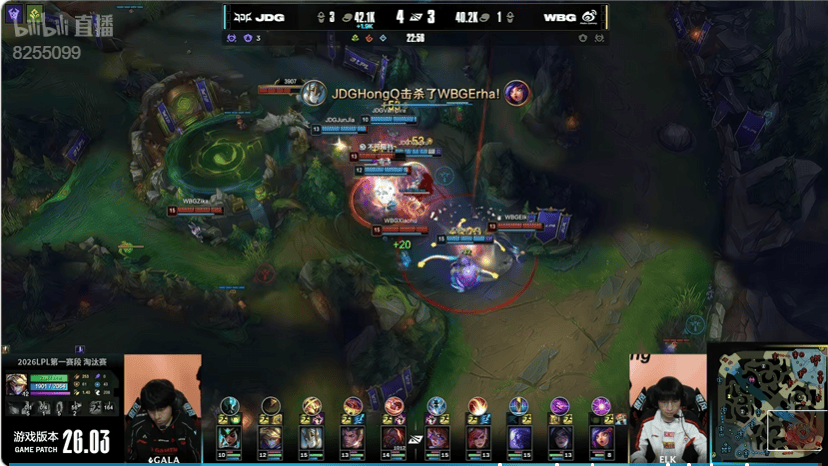The image size is (828, 466).
Task: Click the WBG team logo on scoreboard
Action: [590, 17]
